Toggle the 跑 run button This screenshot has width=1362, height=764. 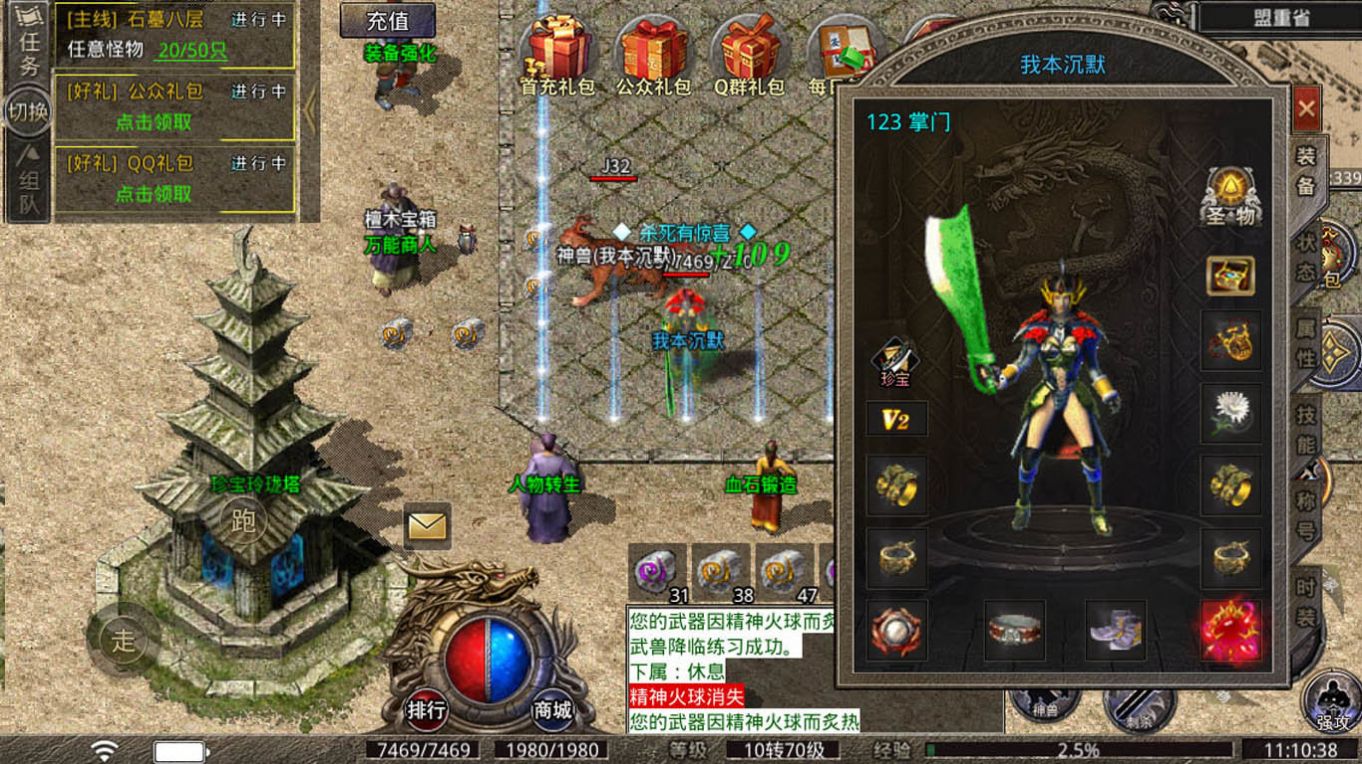coord(243,520)
